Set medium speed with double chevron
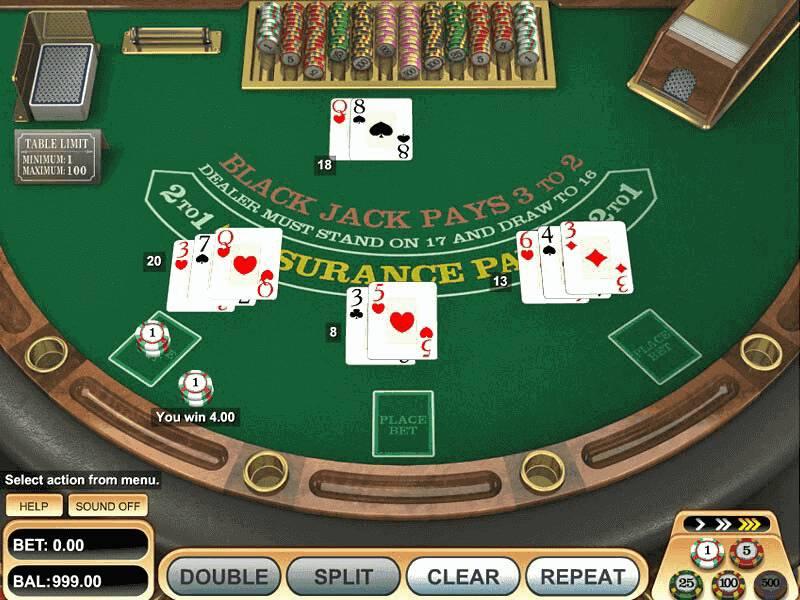This screenshot has width=800, height=600. click(x=720, y=523)
